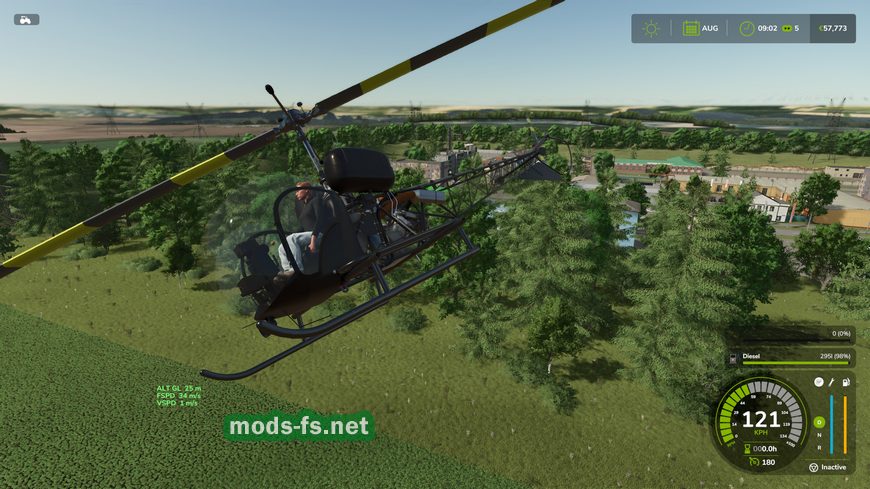Select the green gear indicator circle
This screenshot has height=489, width=870.
click(x=818, y=422)
